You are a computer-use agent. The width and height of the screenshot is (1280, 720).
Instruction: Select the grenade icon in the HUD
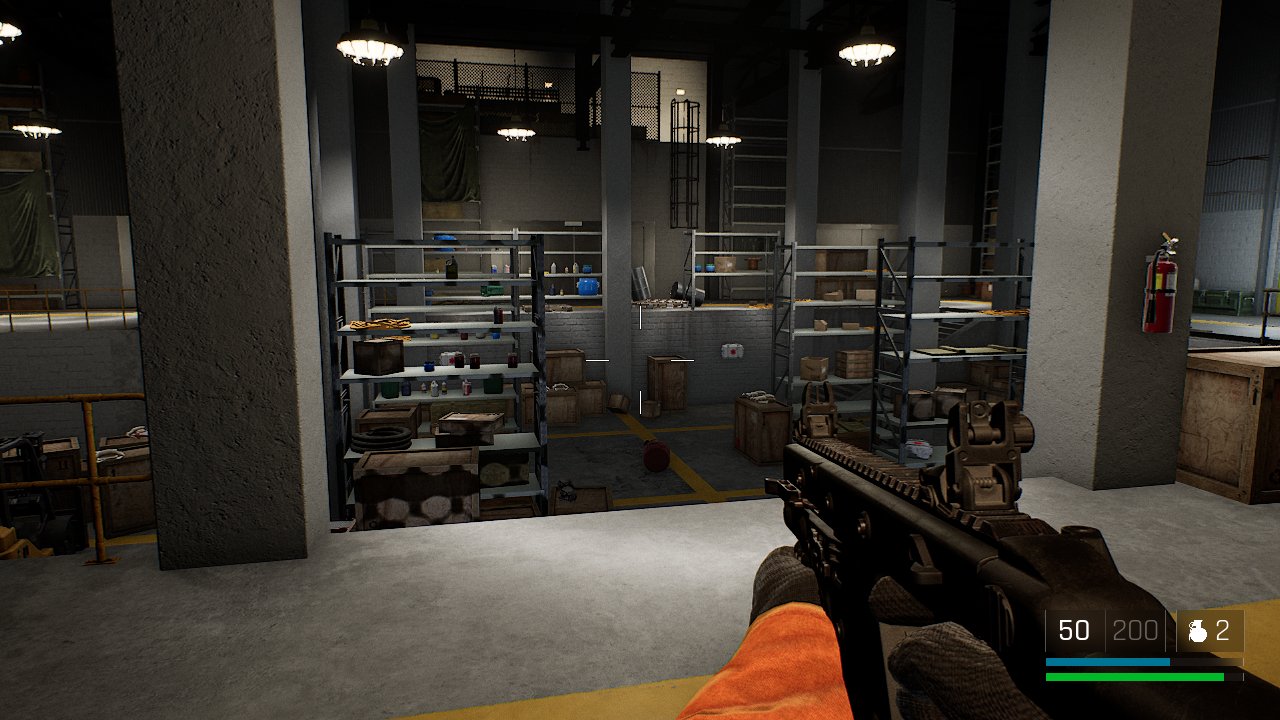pyautogui.click(x=1197, y=631)
